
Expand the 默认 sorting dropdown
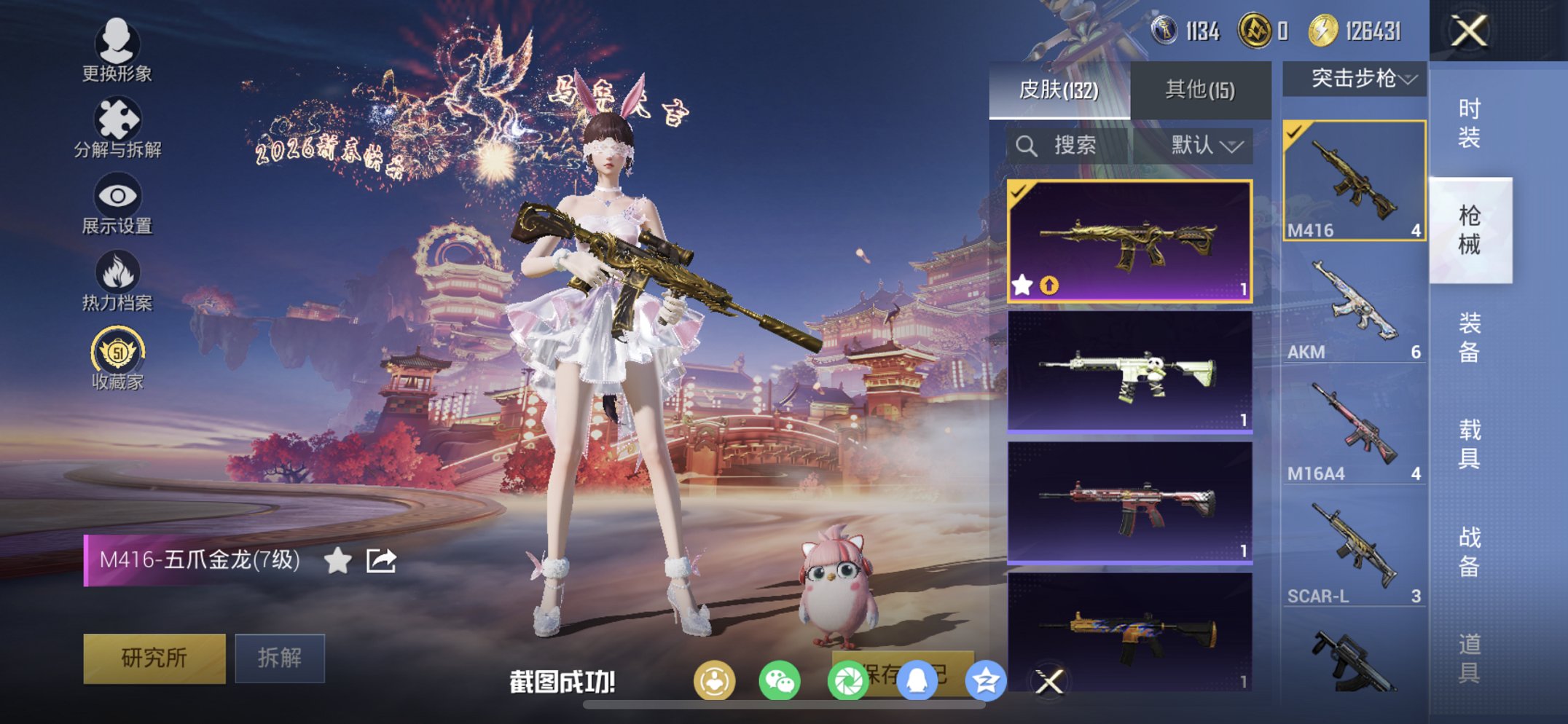pos(1199,145)
